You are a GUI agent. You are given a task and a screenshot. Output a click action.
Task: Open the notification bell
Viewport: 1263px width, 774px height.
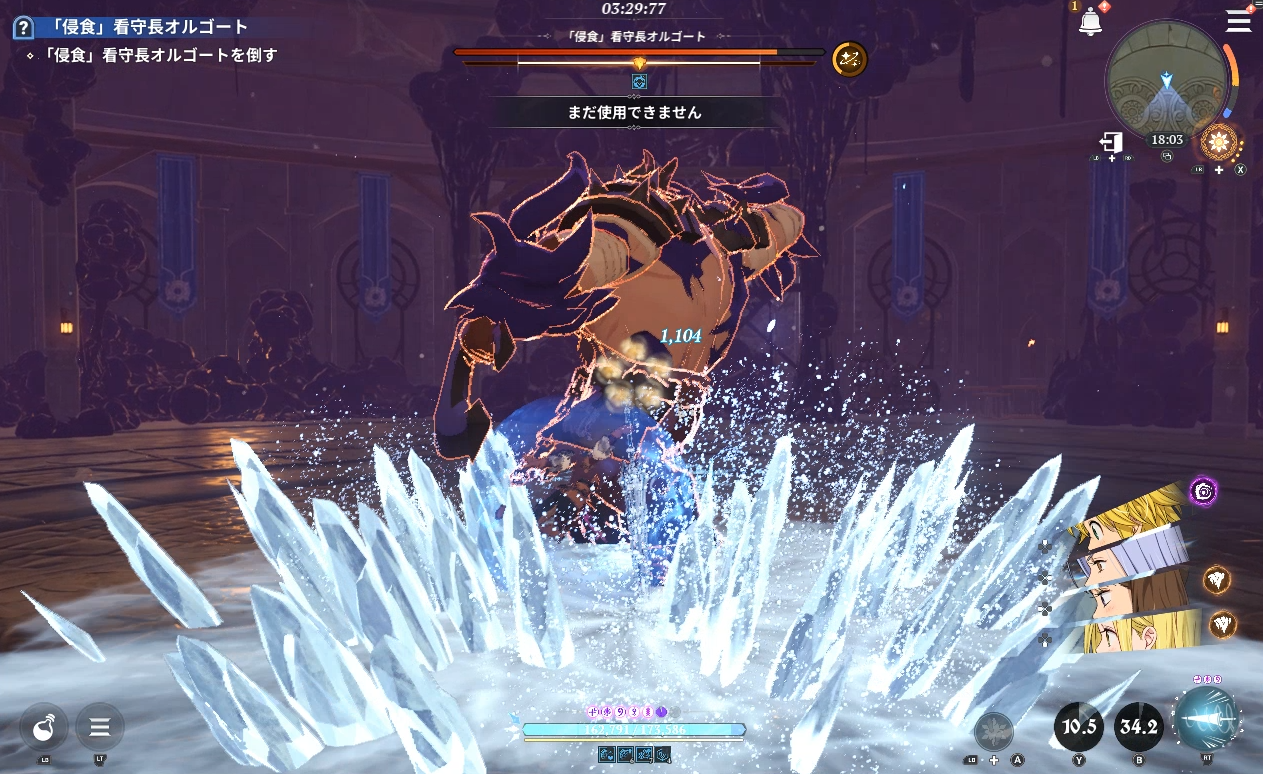[1090, 22]
